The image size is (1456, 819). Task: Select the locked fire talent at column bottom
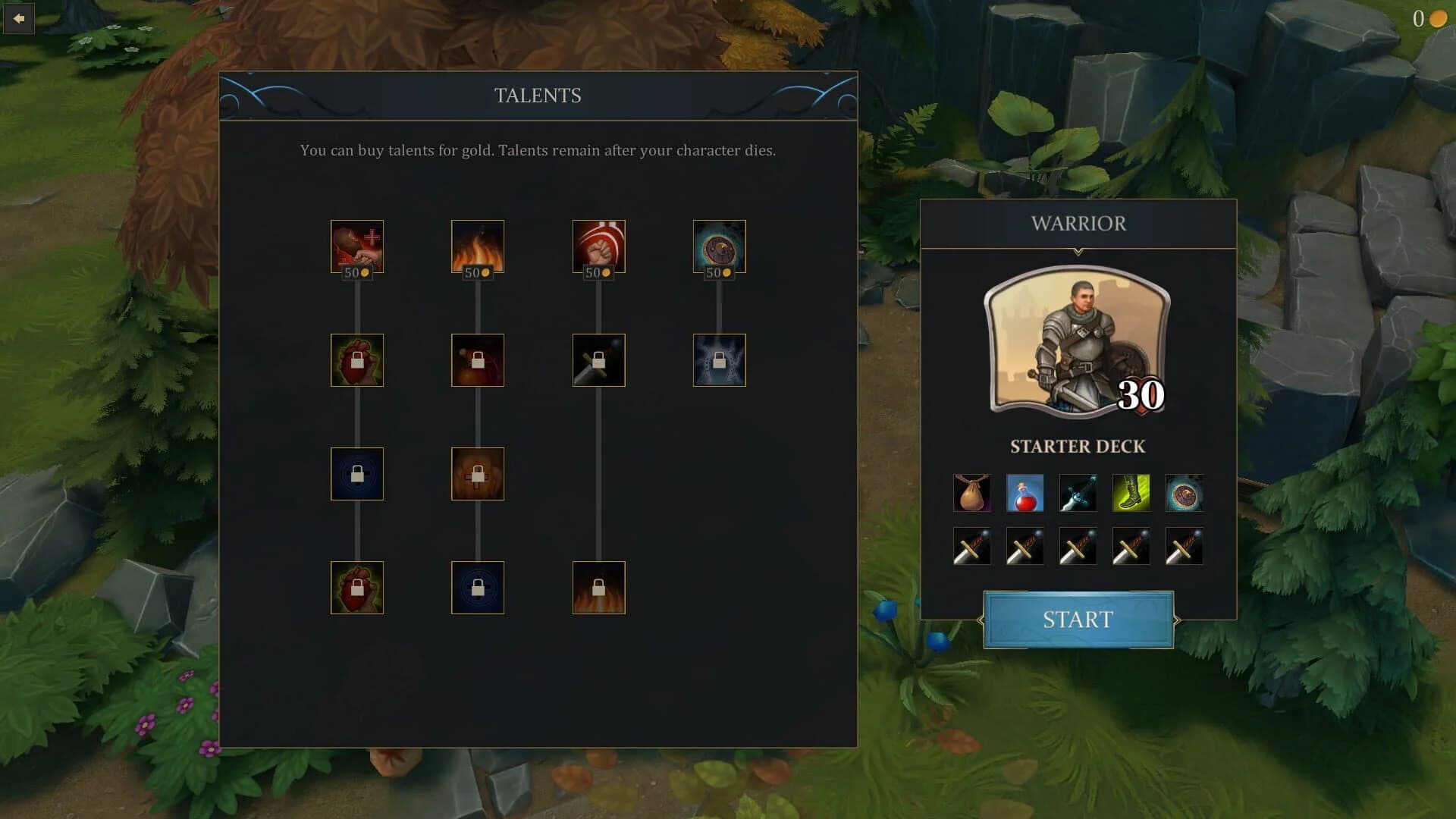tap(599, 588)
